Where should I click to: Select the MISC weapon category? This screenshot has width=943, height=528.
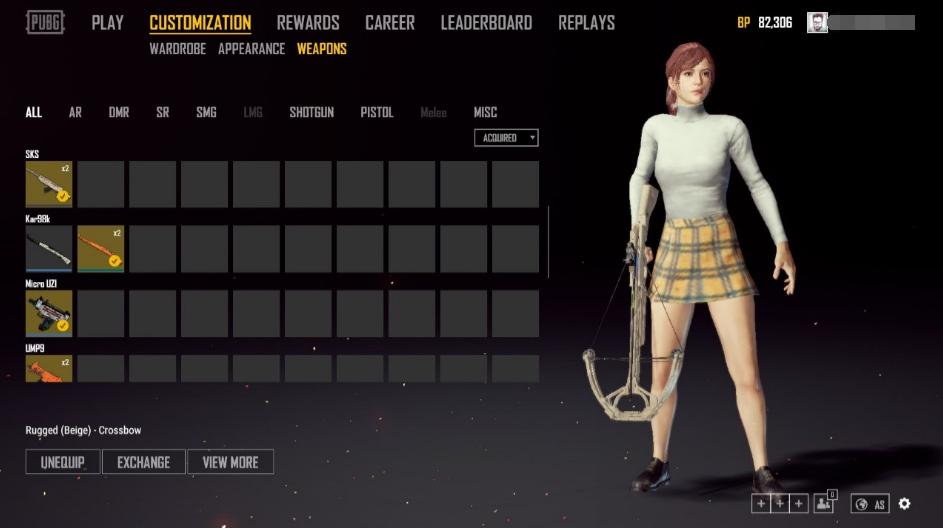485,112
